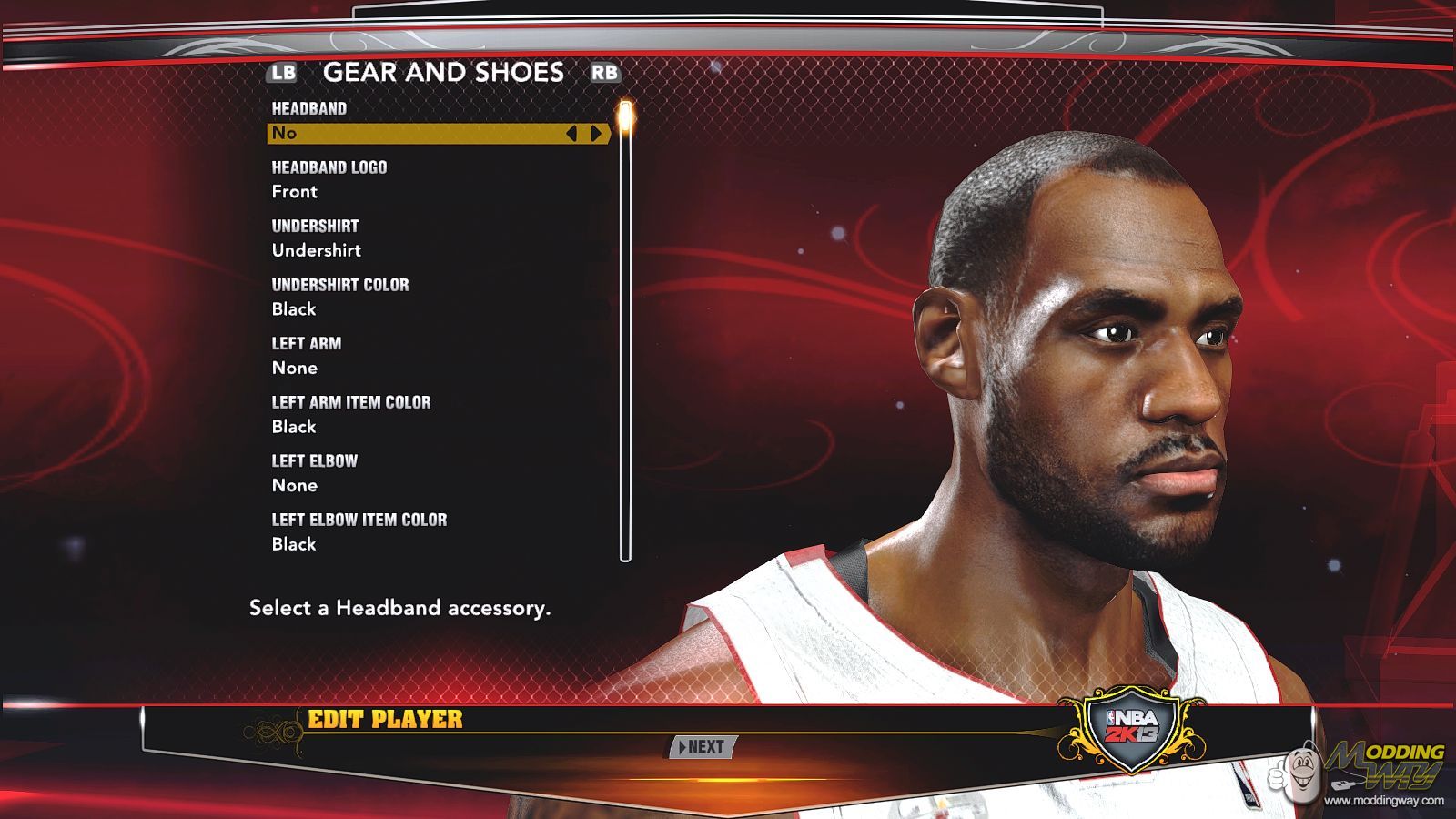This screenshot has width=1456, height=819.
Task: Click the right arrow on Headband selector
Action: tap(596, 134)
